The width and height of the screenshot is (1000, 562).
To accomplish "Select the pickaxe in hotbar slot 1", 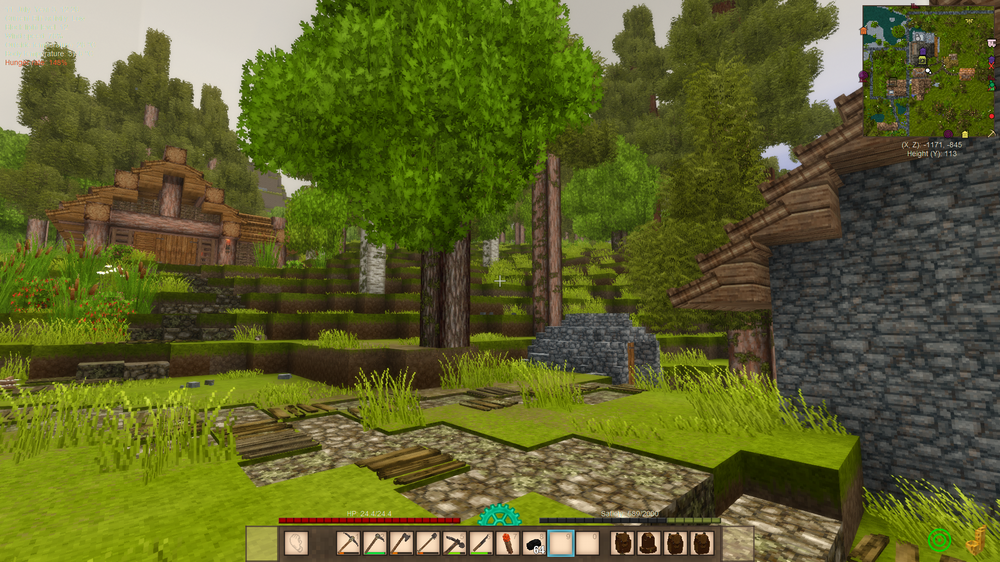I will pos(348,543).
